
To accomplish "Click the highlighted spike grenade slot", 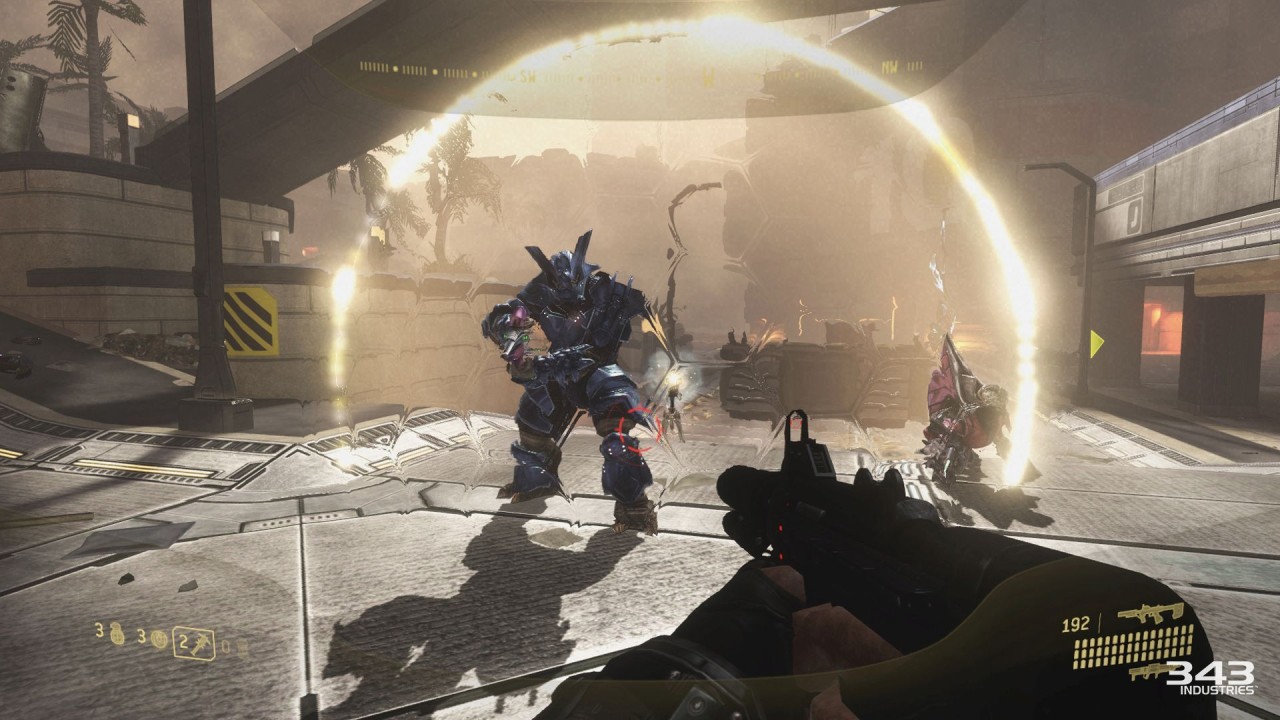I will (x=194, y=643).
